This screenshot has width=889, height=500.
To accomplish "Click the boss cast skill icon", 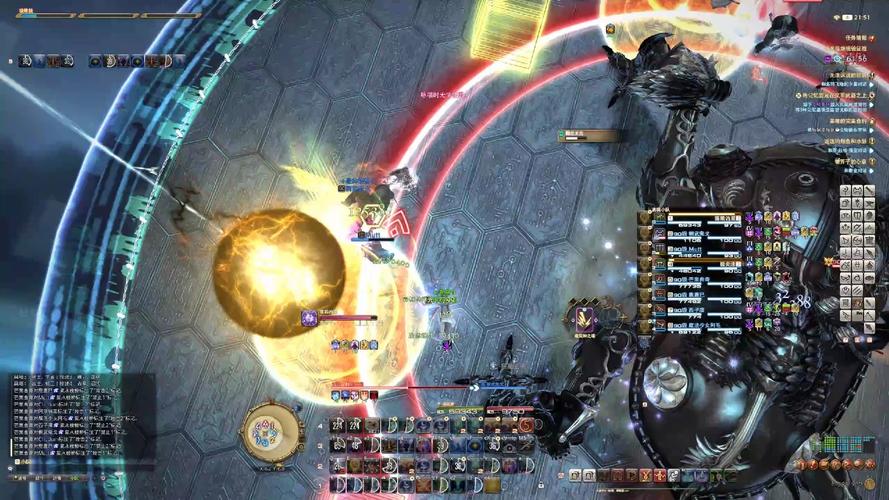I will click(x=584, y=319).
